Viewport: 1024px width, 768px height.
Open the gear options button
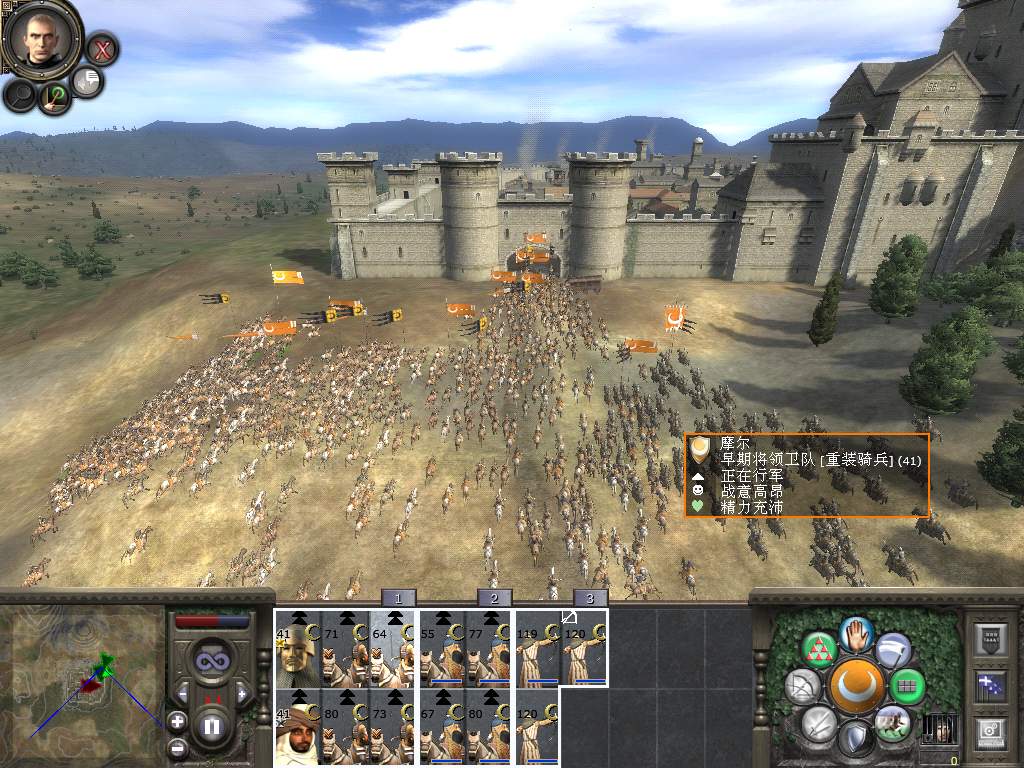988,728
